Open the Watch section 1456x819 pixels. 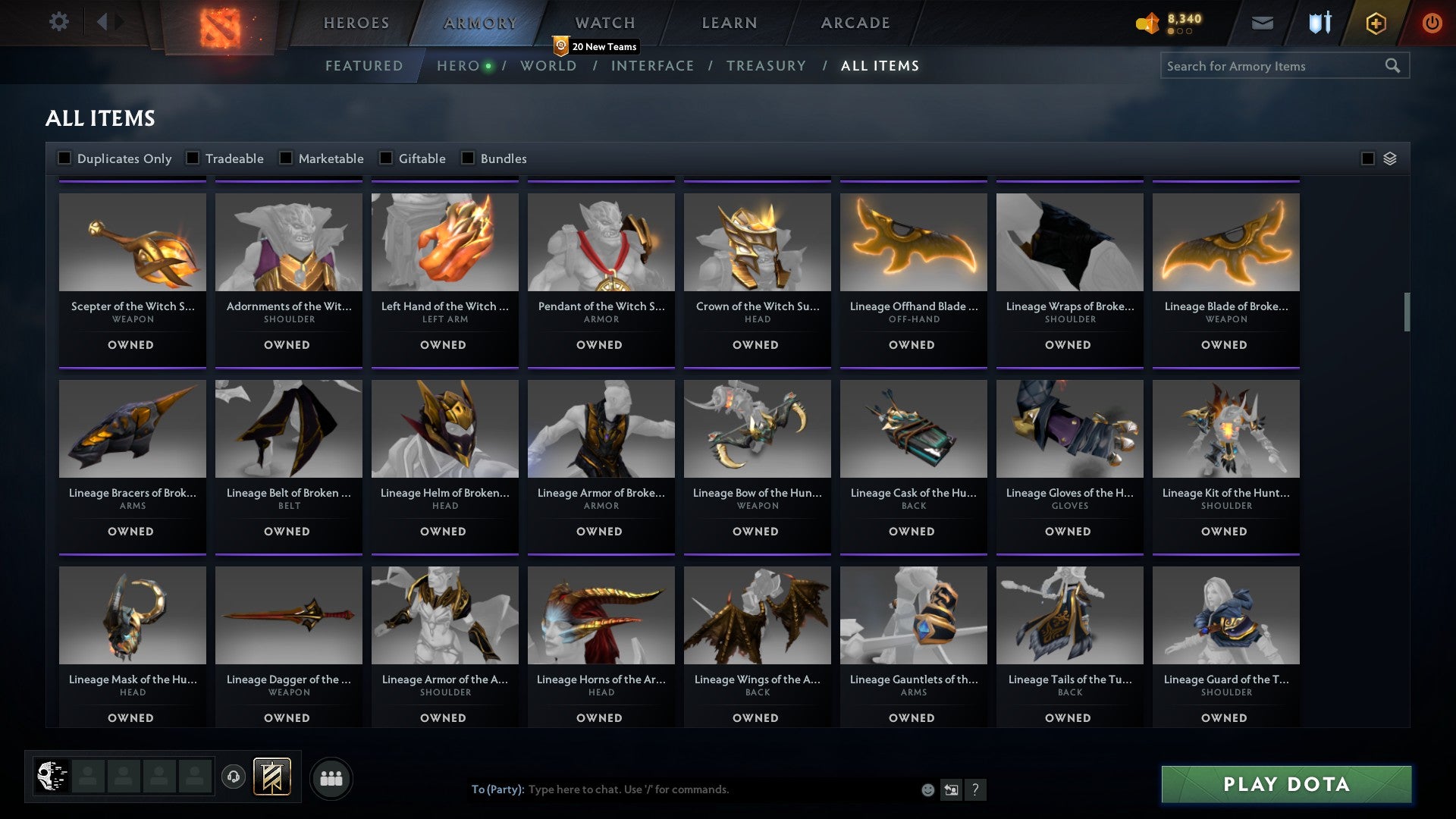coord(603,23)
